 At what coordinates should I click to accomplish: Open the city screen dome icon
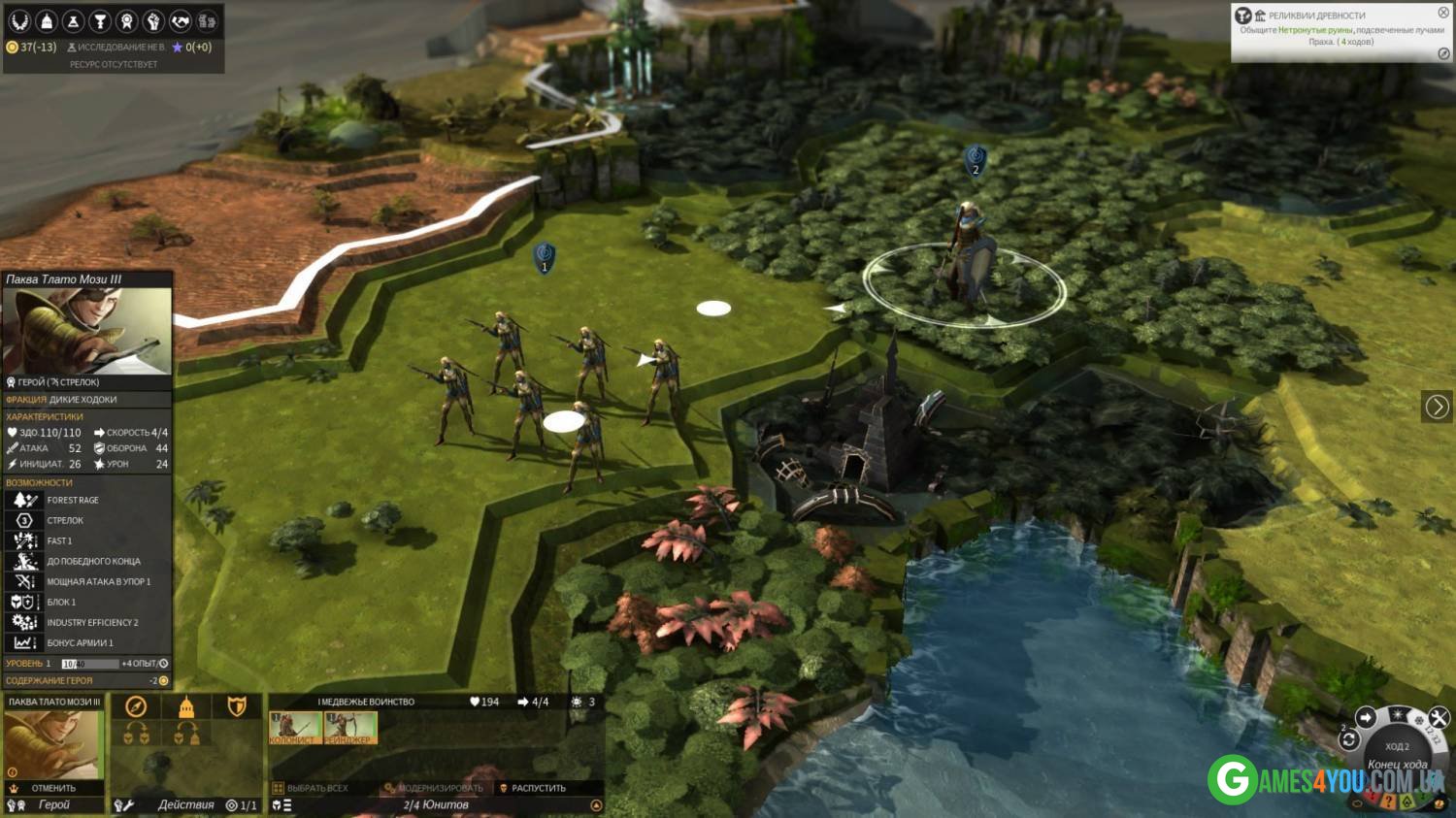coord(47,20)
